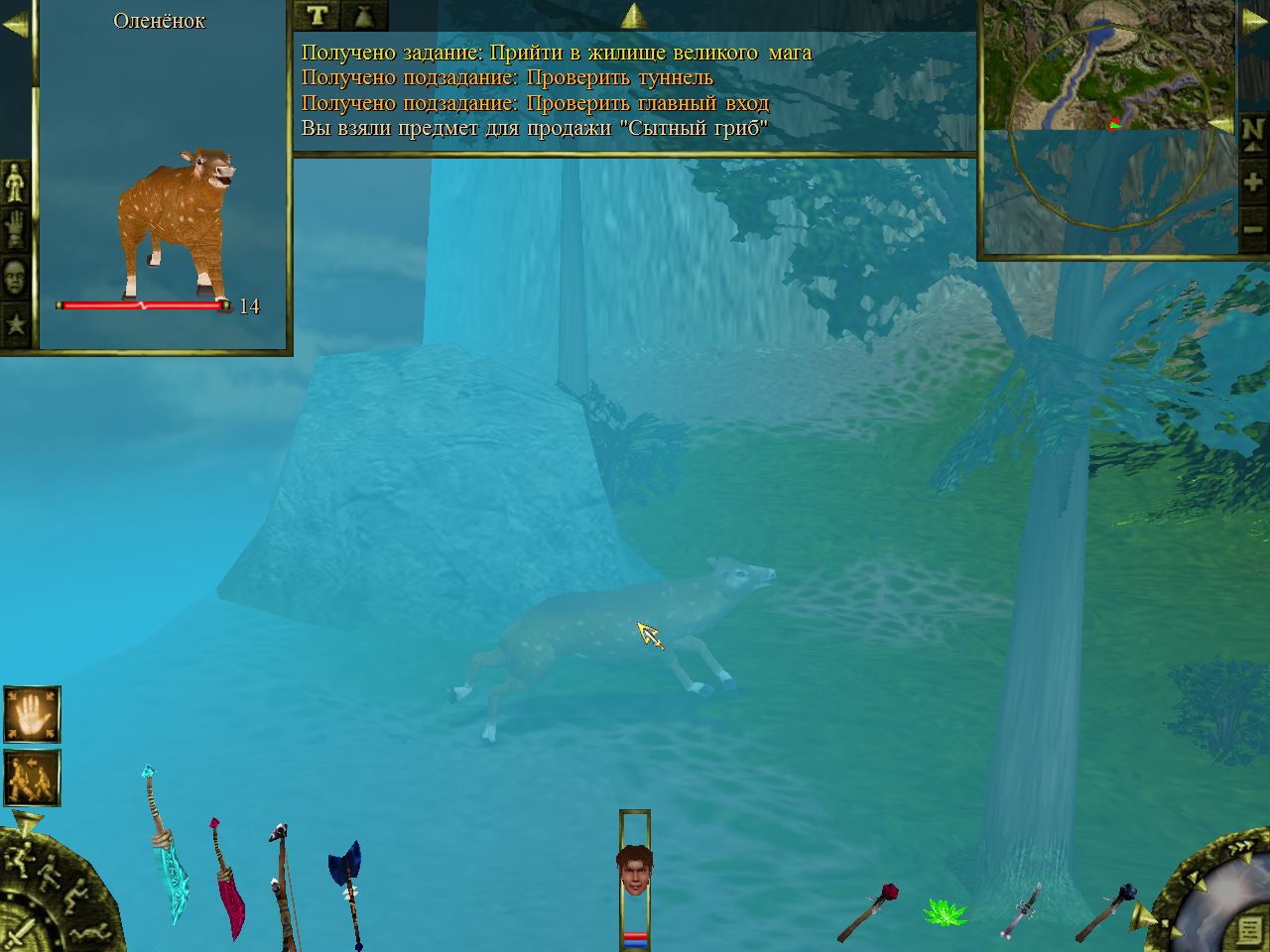Select the pale bone wand
This screenshot has height=952, width=1270.
[1022, 910]
